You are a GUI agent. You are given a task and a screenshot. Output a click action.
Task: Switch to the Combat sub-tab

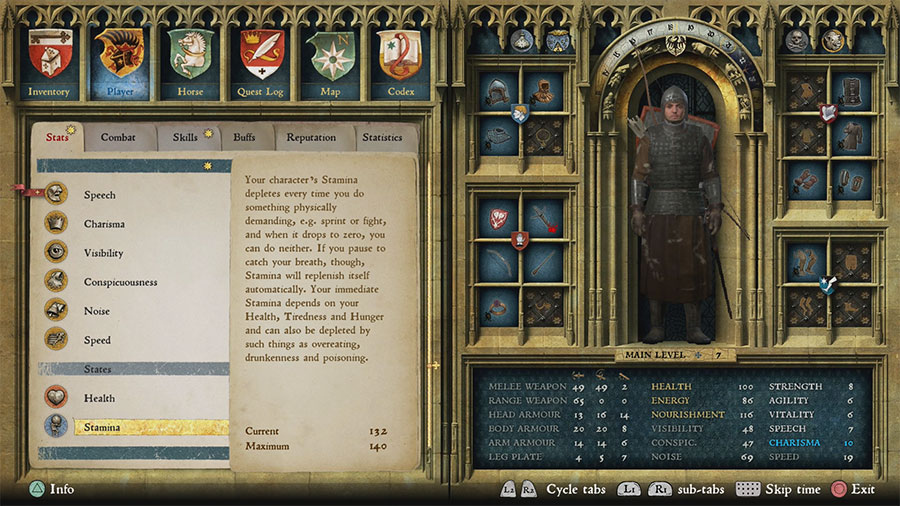click(119, 138)
